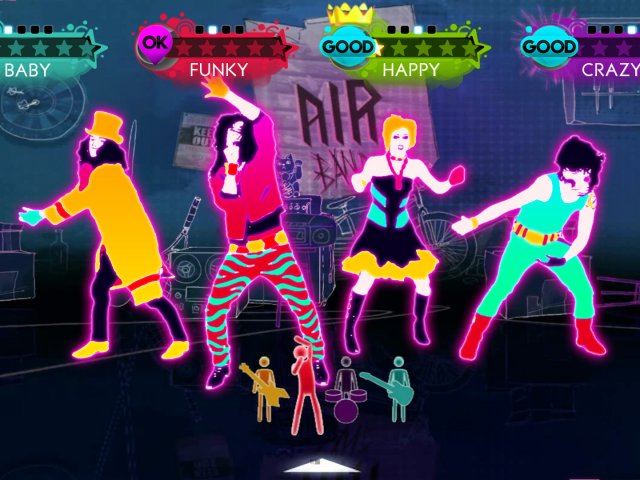The image size is (640, 480).
Task: Click the red singer pictogram
Action: (x=305, y=390)
